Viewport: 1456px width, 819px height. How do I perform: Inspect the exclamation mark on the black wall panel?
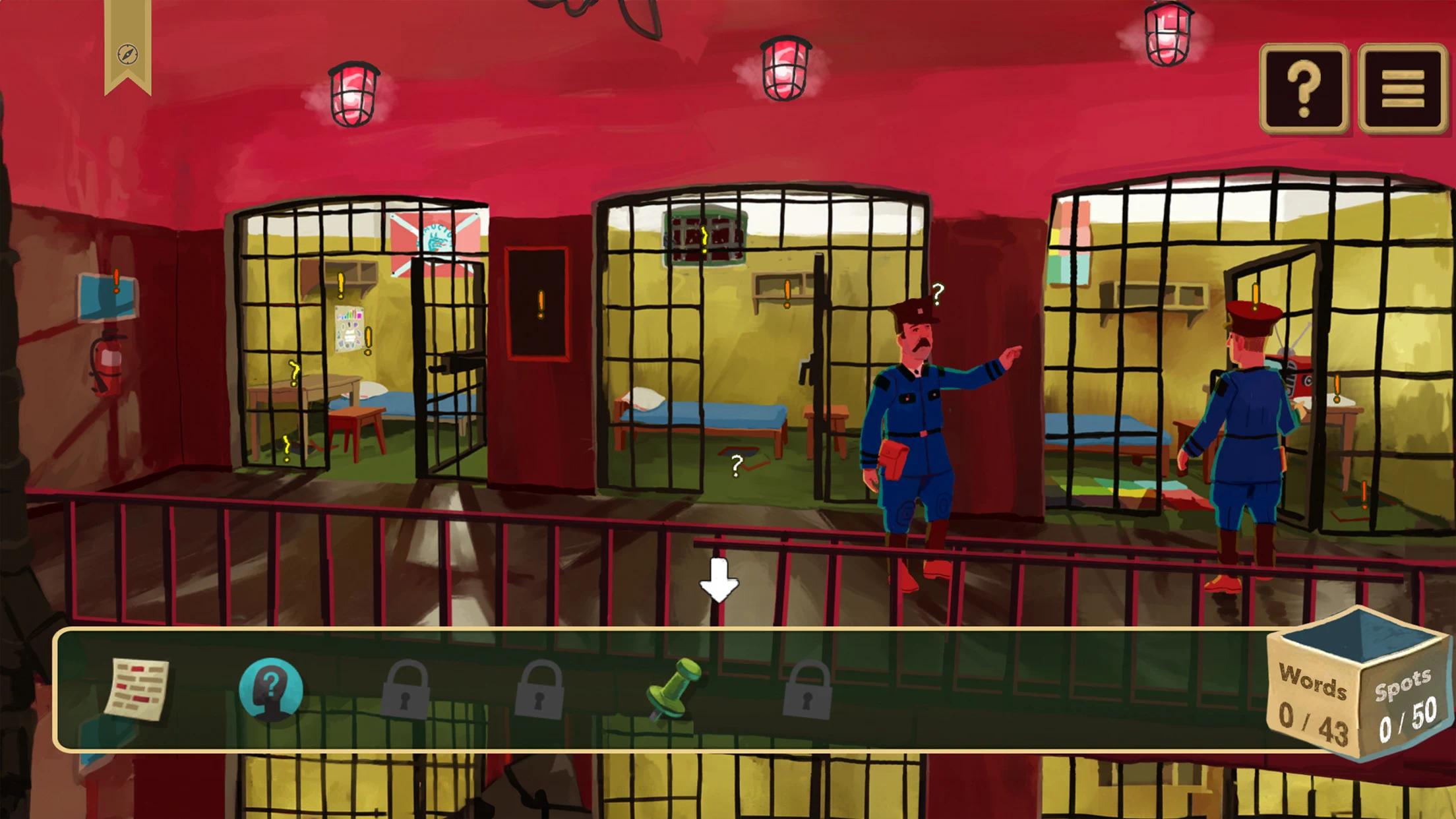point(541,305)
